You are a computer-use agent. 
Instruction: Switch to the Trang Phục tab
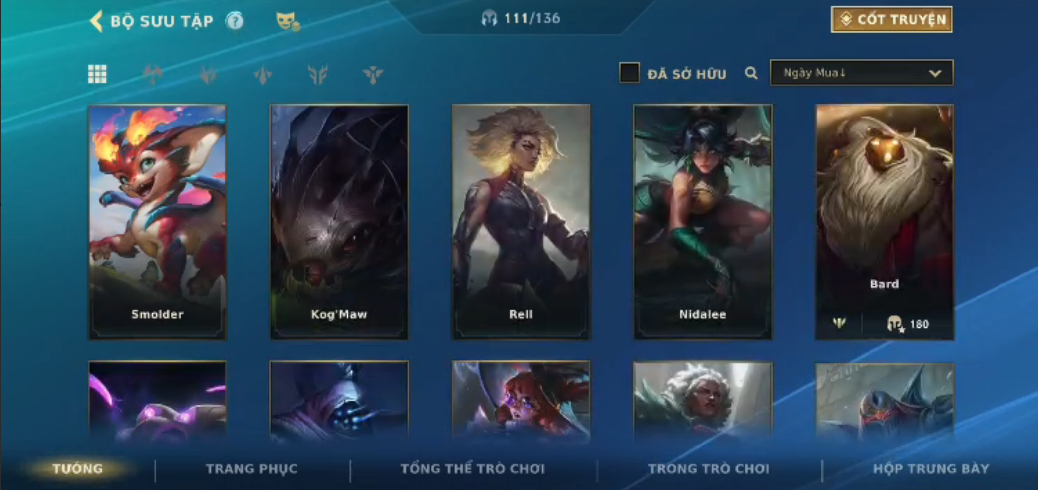(x=252, y=468)
